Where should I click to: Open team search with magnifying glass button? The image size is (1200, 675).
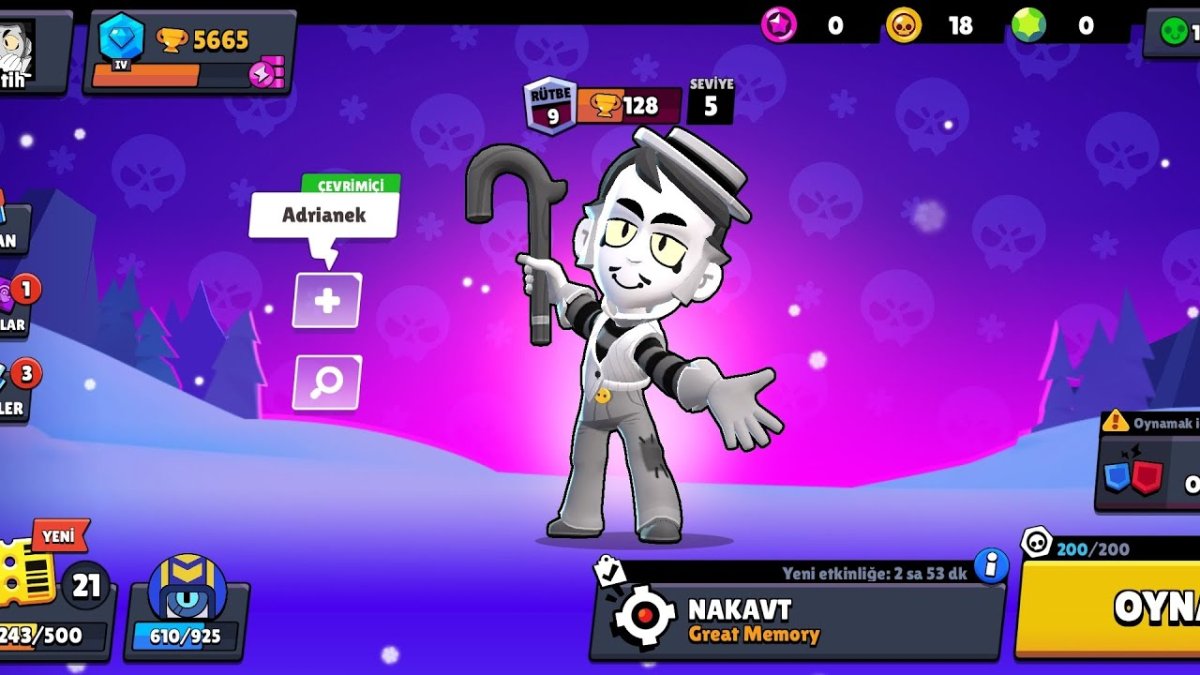327,383
